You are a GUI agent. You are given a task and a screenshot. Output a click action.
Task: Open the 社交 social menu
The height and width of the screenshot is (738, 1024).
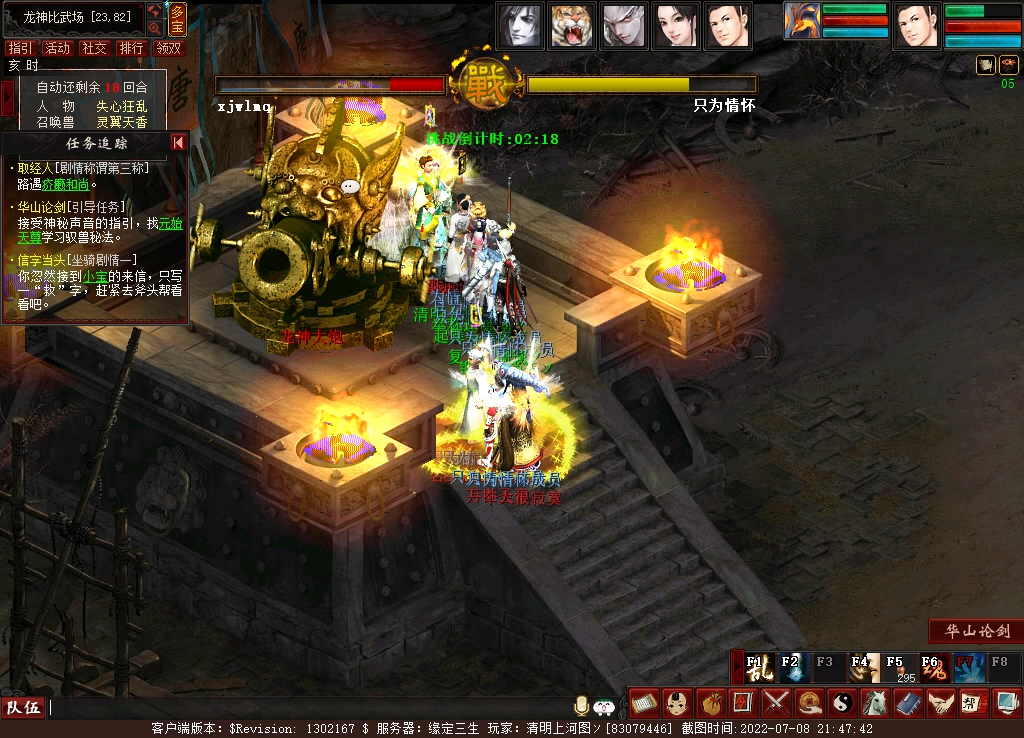(94, 48)
